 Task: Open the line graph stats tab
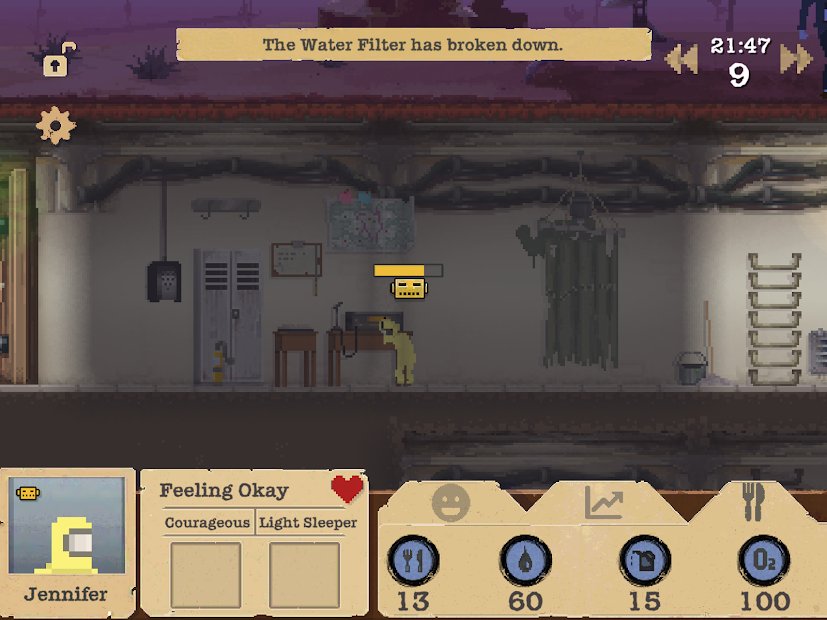point(604,503)
